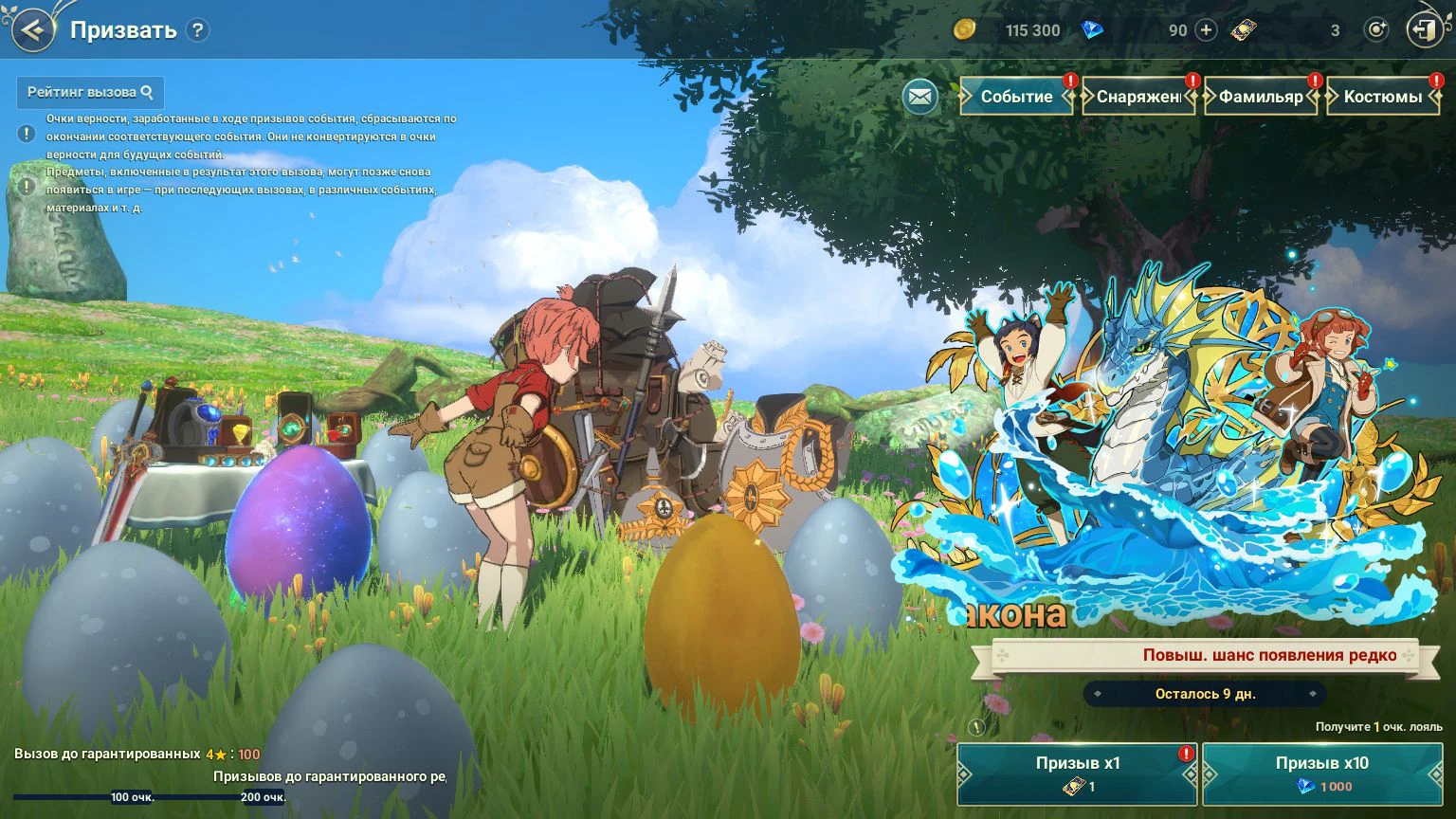Click the exit door icon
The height and width of the screenshot is (819, 1456).
tap(1423, 30)
